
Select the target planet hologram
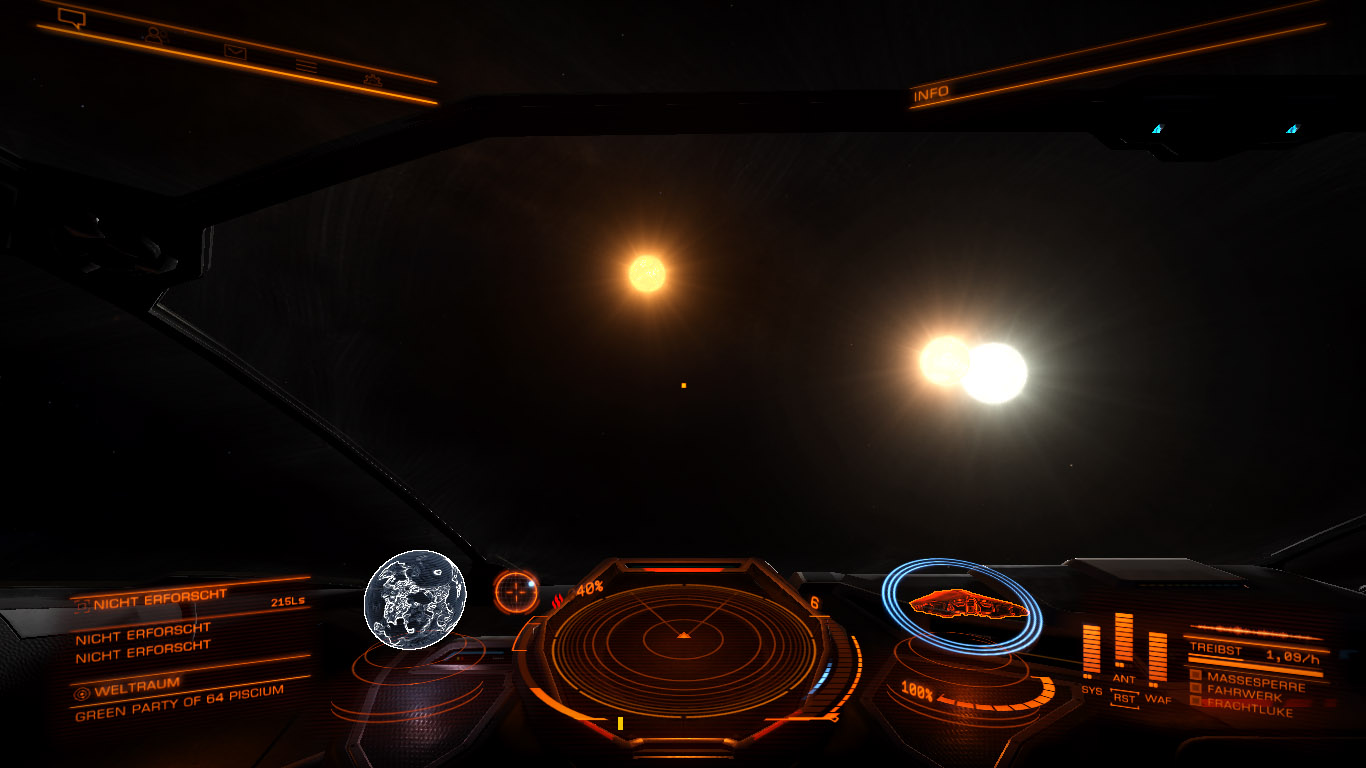click(414, 600)
